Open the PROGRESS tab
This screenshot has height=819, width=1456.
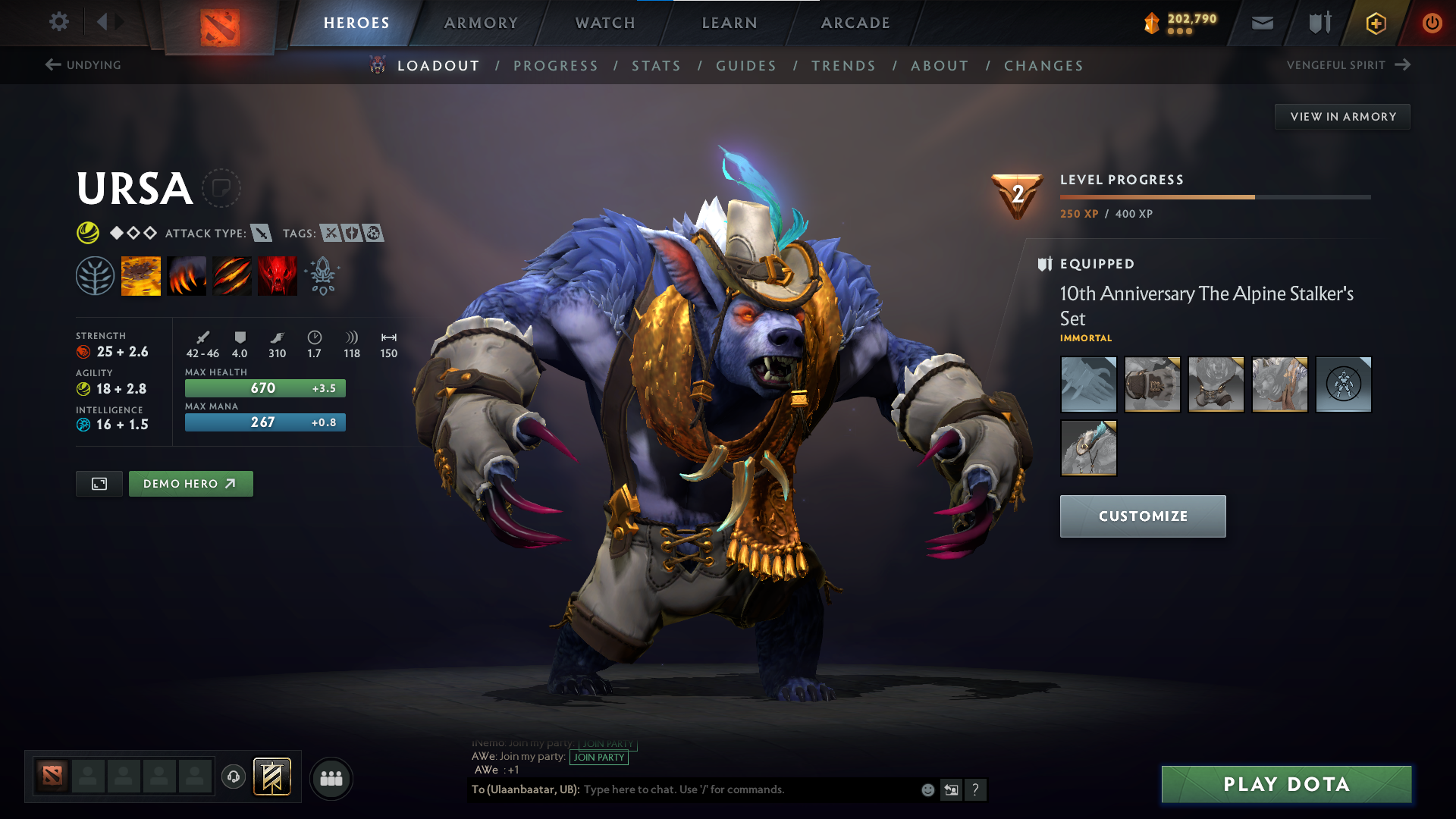point(556,65)
